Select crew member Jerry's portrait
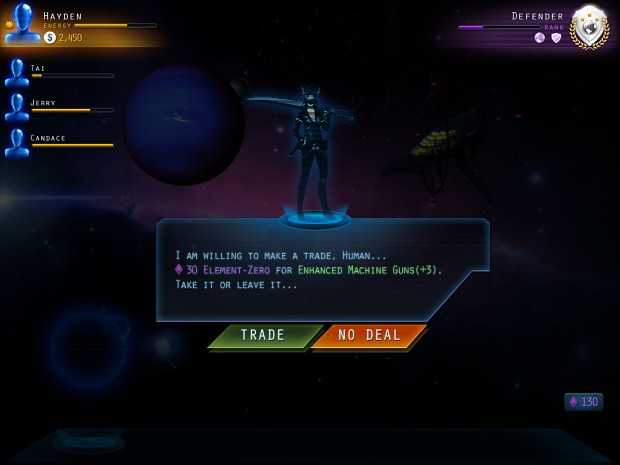The image size is (620, 465). coord(16,107)
